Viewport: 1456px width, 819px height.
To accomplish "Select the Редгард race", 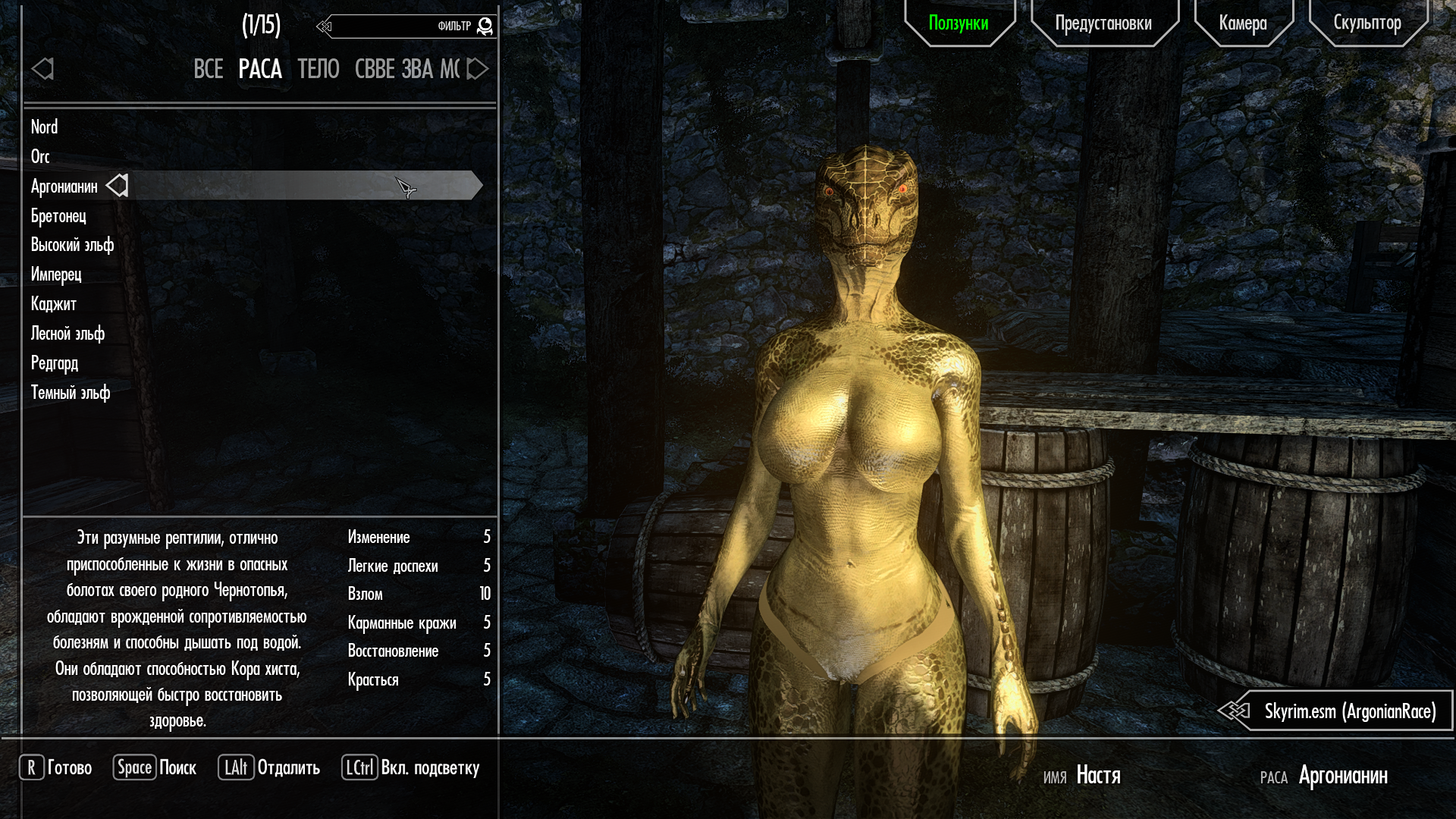I will (55, 363).
